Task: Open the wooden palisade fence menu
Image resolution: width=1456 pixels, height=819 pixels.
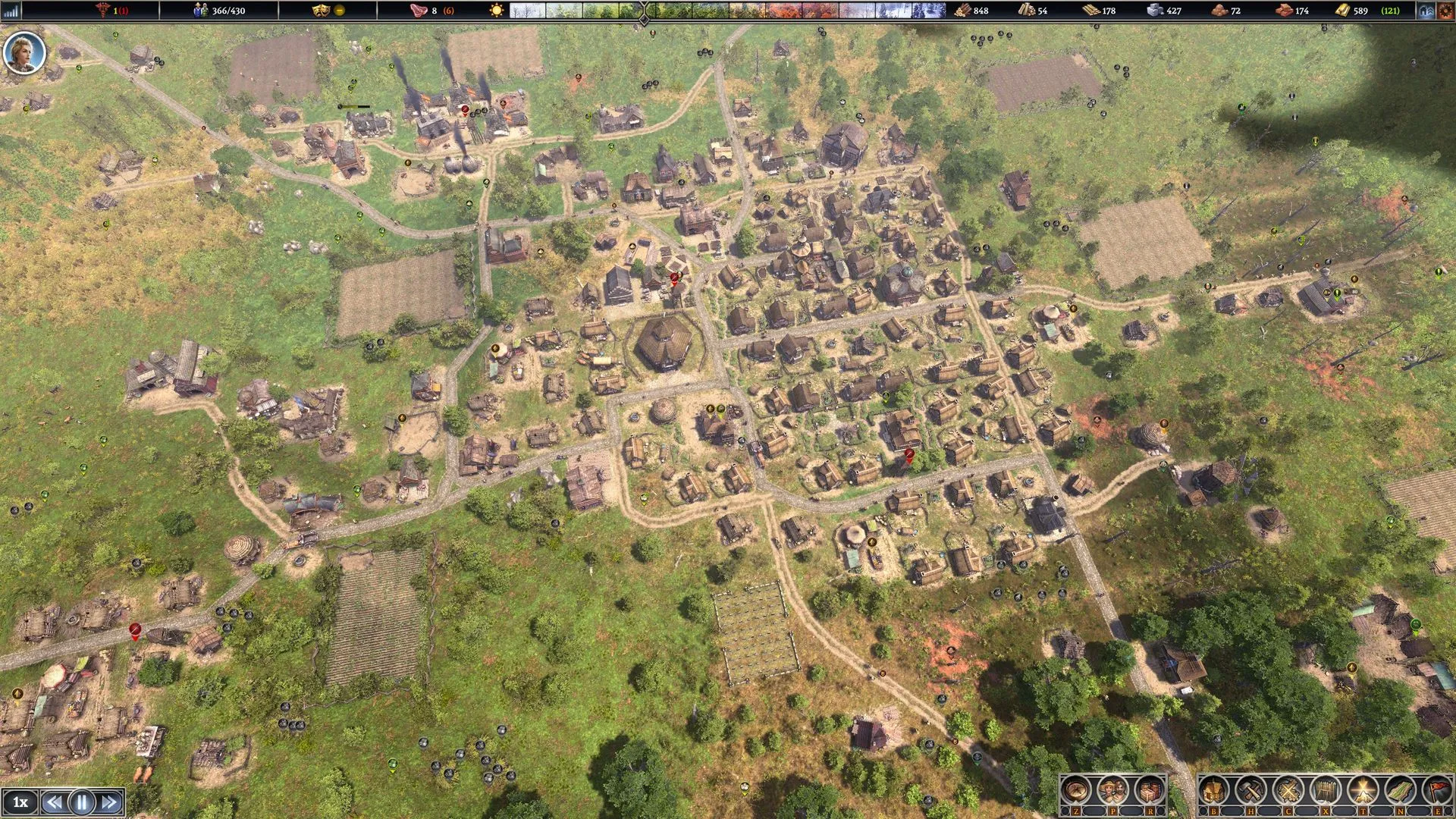Action: click(1325, 790)
